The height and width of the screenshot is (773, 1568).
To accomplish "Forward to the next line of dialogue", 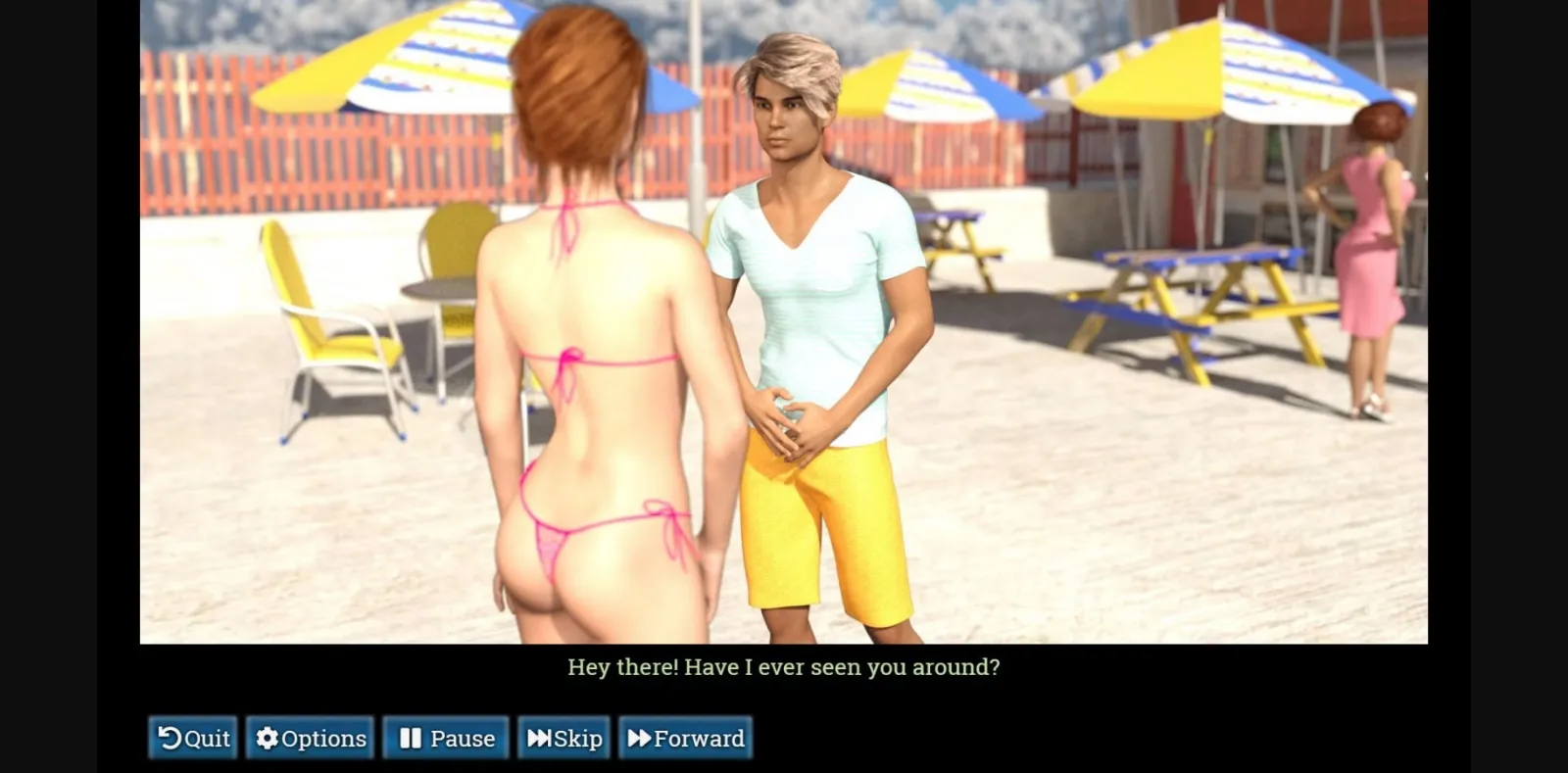I will point(685,738).
